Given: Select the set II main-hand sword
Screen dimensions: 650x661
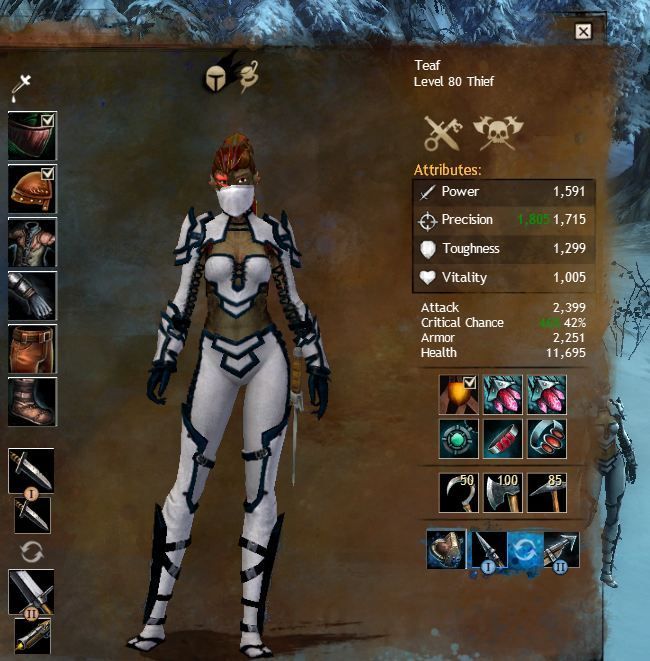Looking at the screenshot, I should tap(30, 592).
